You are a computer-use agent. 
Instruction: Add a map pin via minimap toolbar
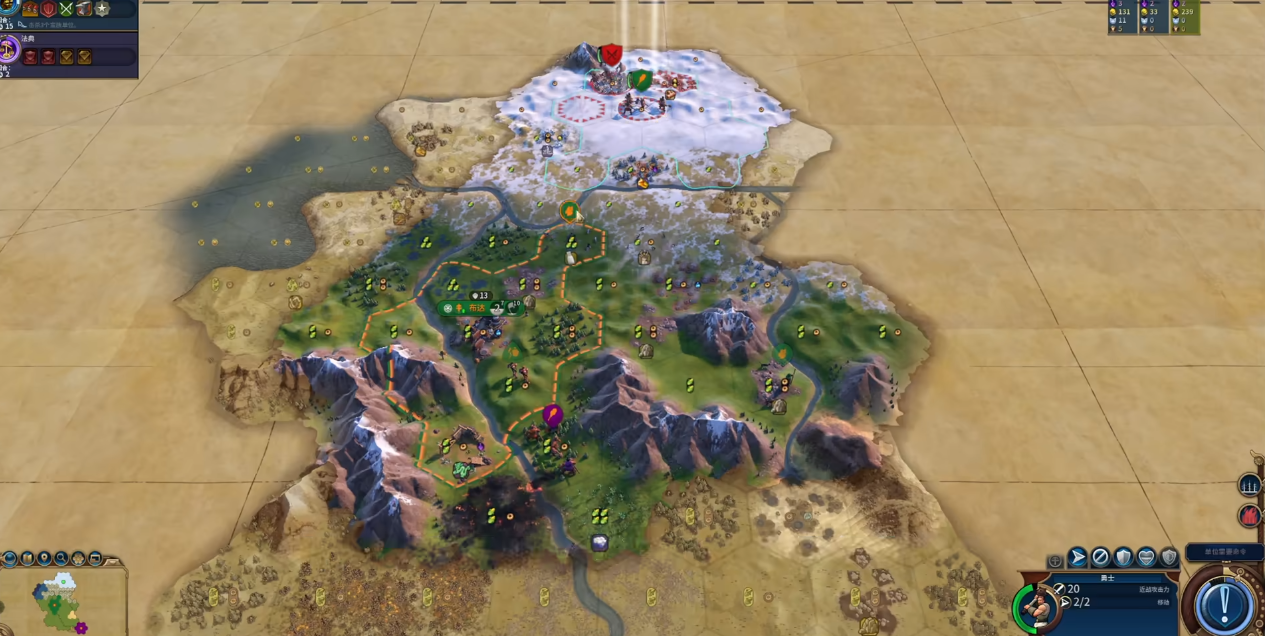point(45,558)
